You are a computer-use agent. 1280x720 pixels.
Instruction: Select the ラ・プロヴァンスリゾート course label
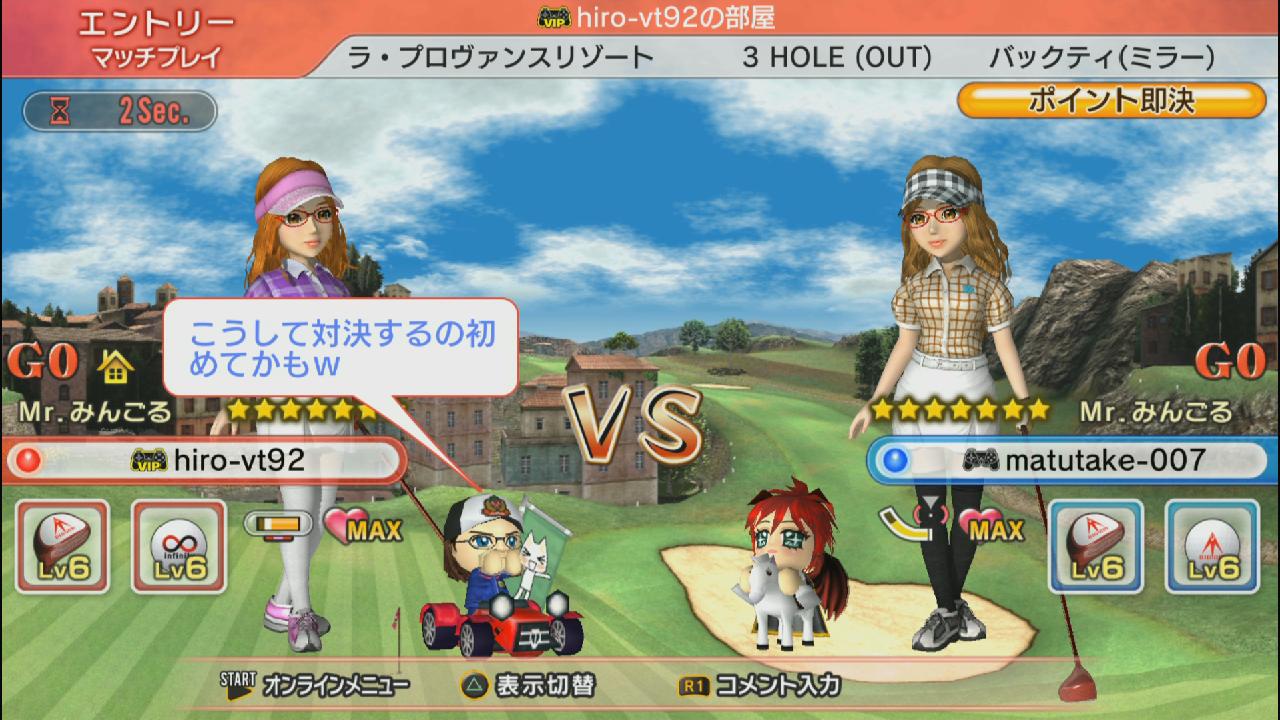pyautogui.click(x=500, y=57)
